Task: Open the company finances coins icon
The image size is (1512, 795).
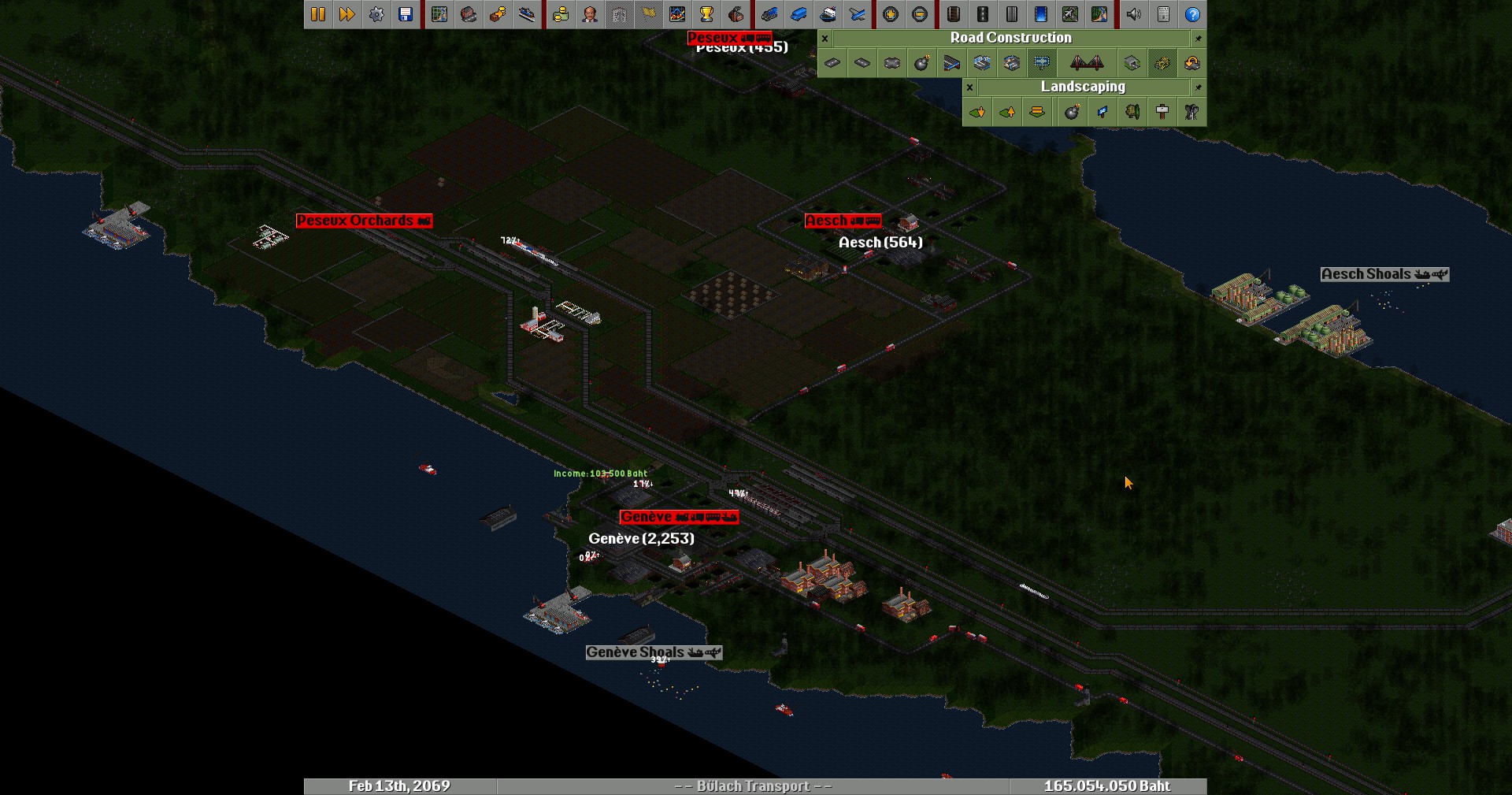Action: 561,14
